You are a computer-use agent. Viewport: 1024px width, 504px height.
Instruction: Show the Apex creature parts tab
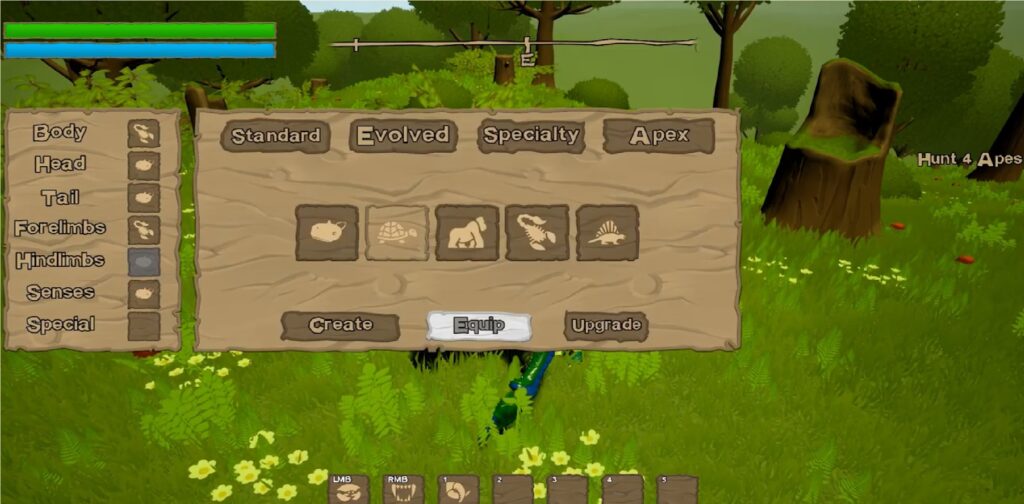coord(659,136)
